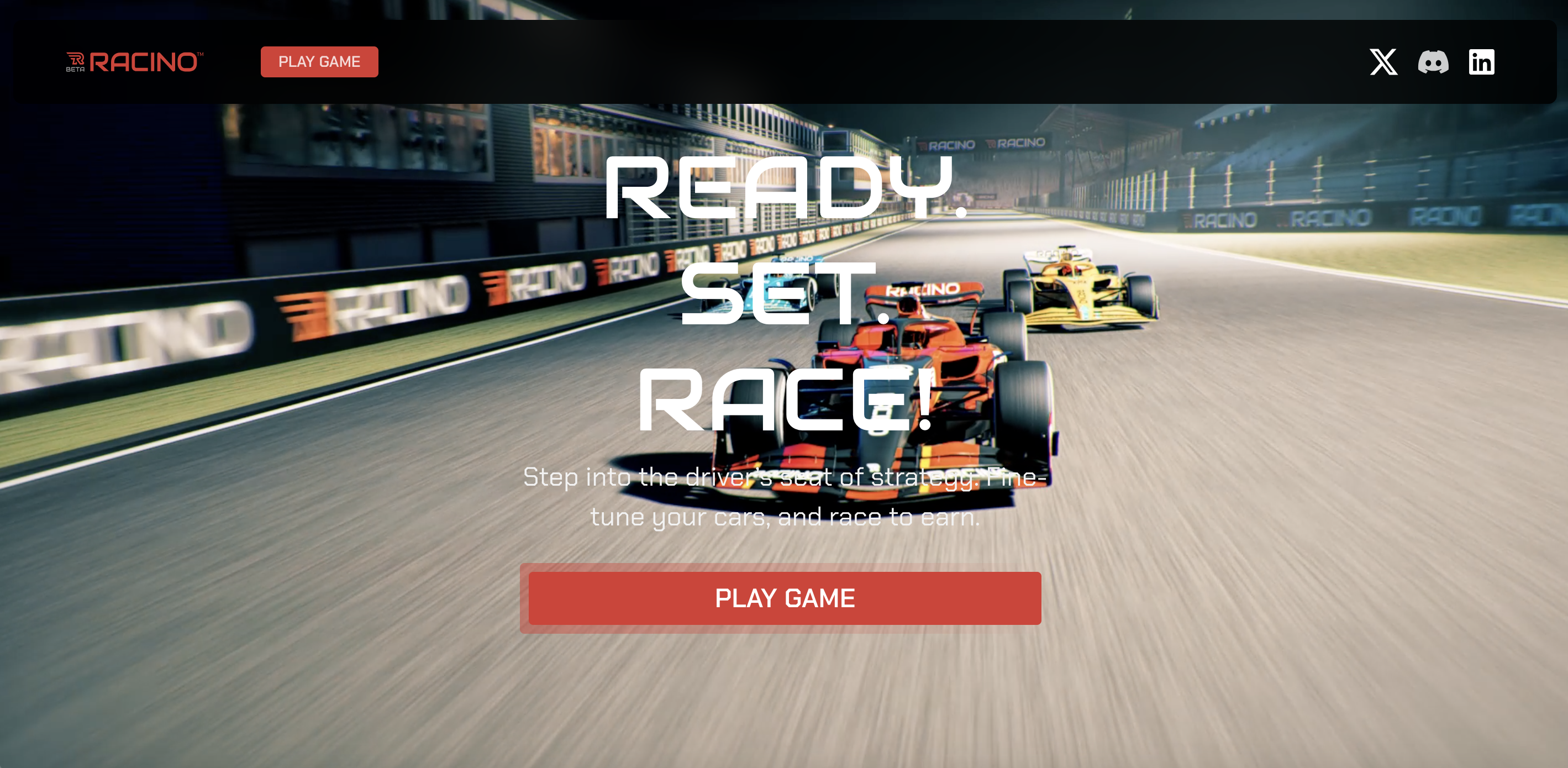Visit the Discord server icon
Image resolution: width=1568 pixels, height=768 pixels.
click(1433, 62)
